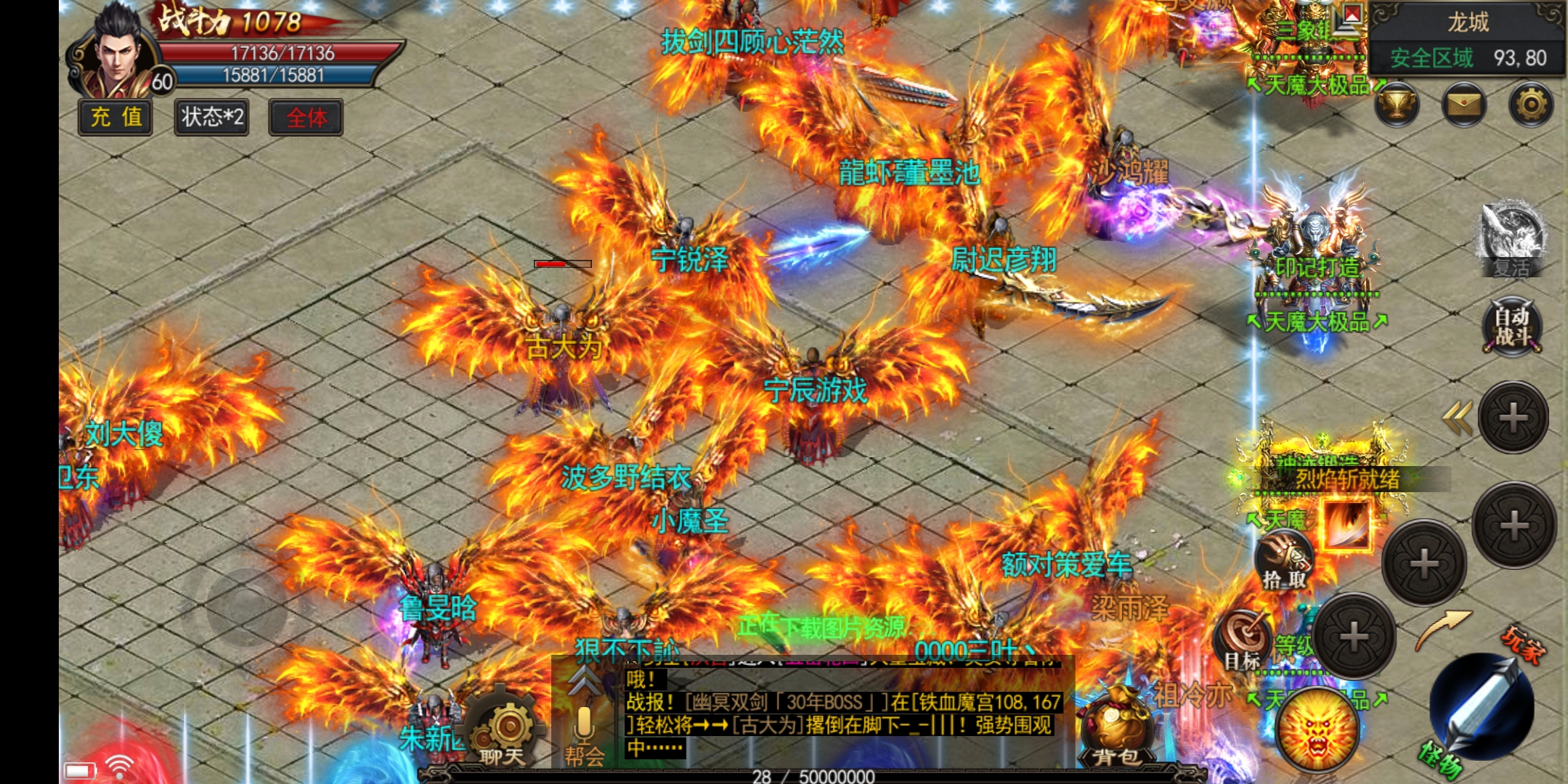
Task: Tap the 目标 target button
Action: 1243,640
